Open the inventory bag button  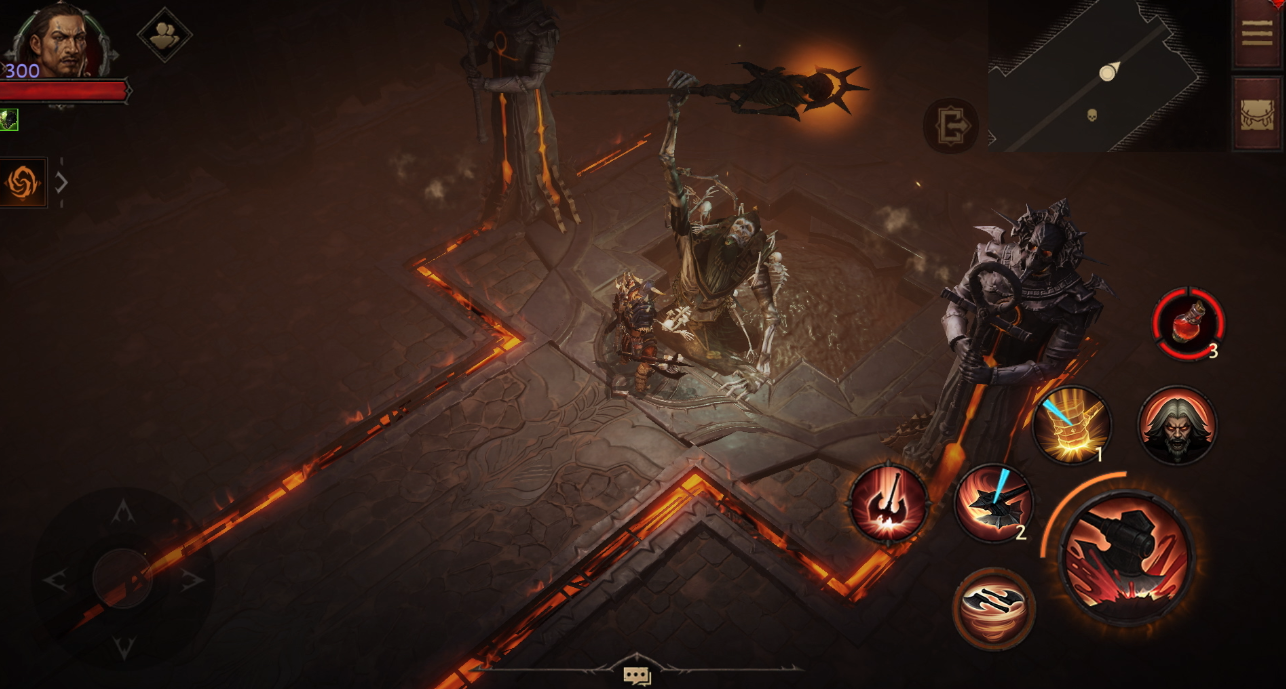pyautogui.click(x=1256, y=112)
